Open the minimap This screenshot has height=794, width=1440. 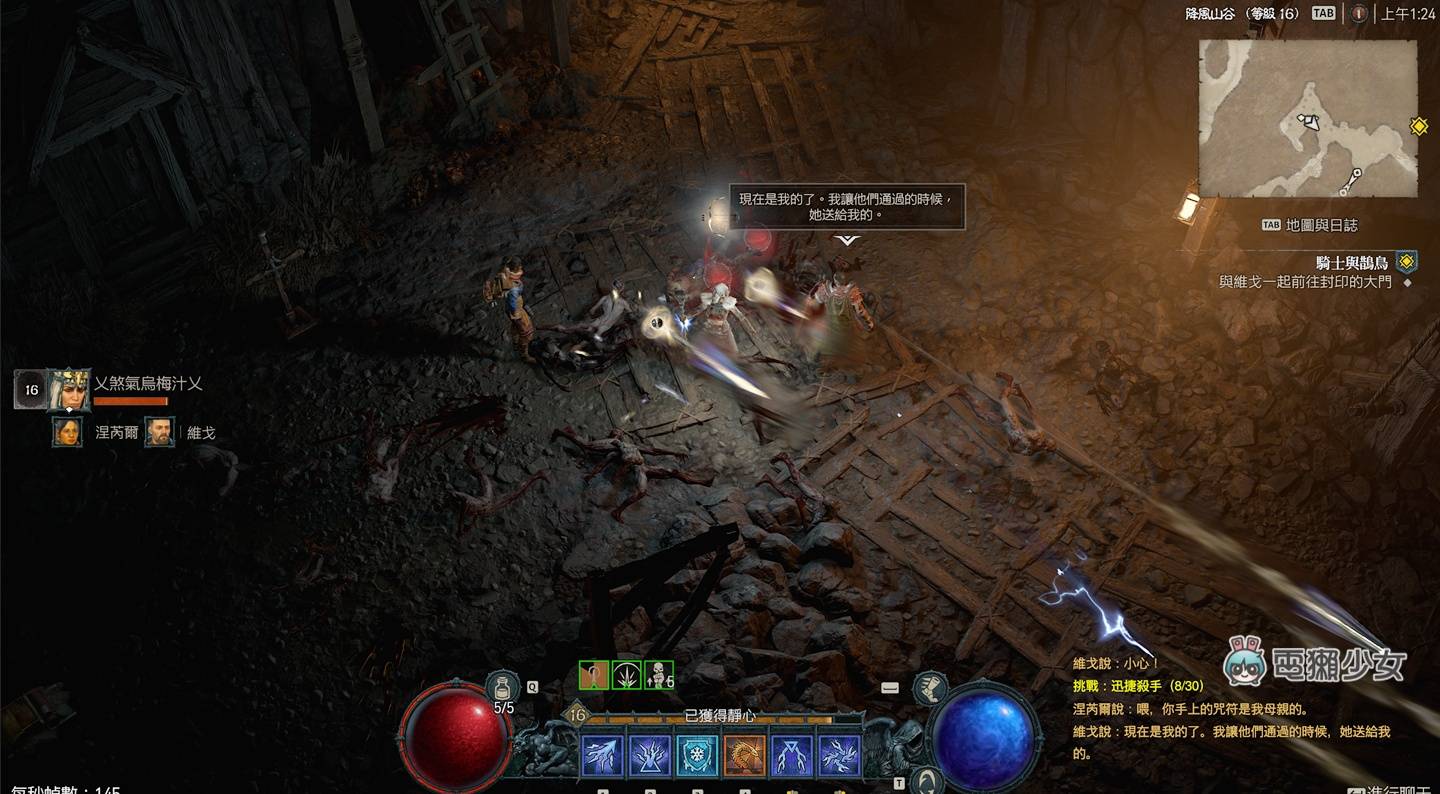[1308, 118]
